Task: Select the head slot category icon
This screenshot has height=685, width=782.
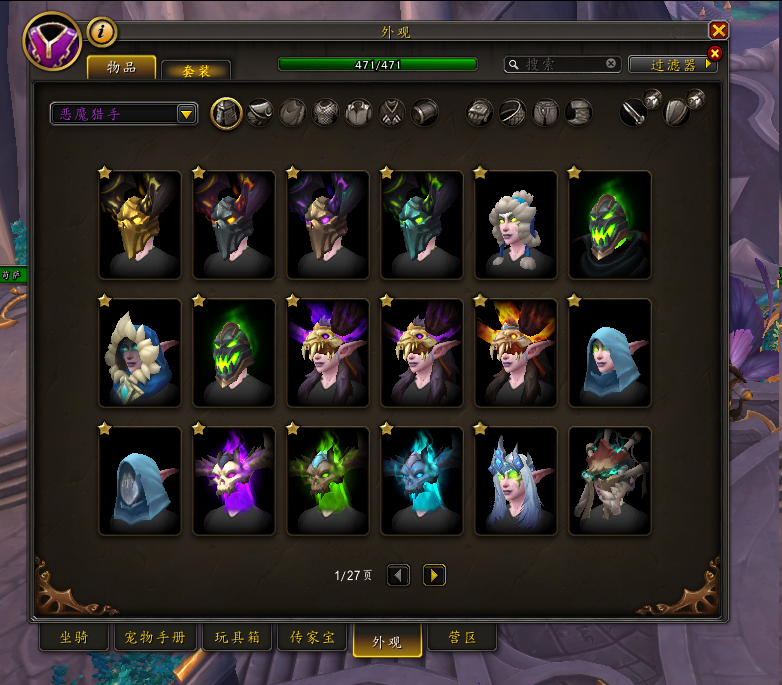Action: tap(227, 113)
